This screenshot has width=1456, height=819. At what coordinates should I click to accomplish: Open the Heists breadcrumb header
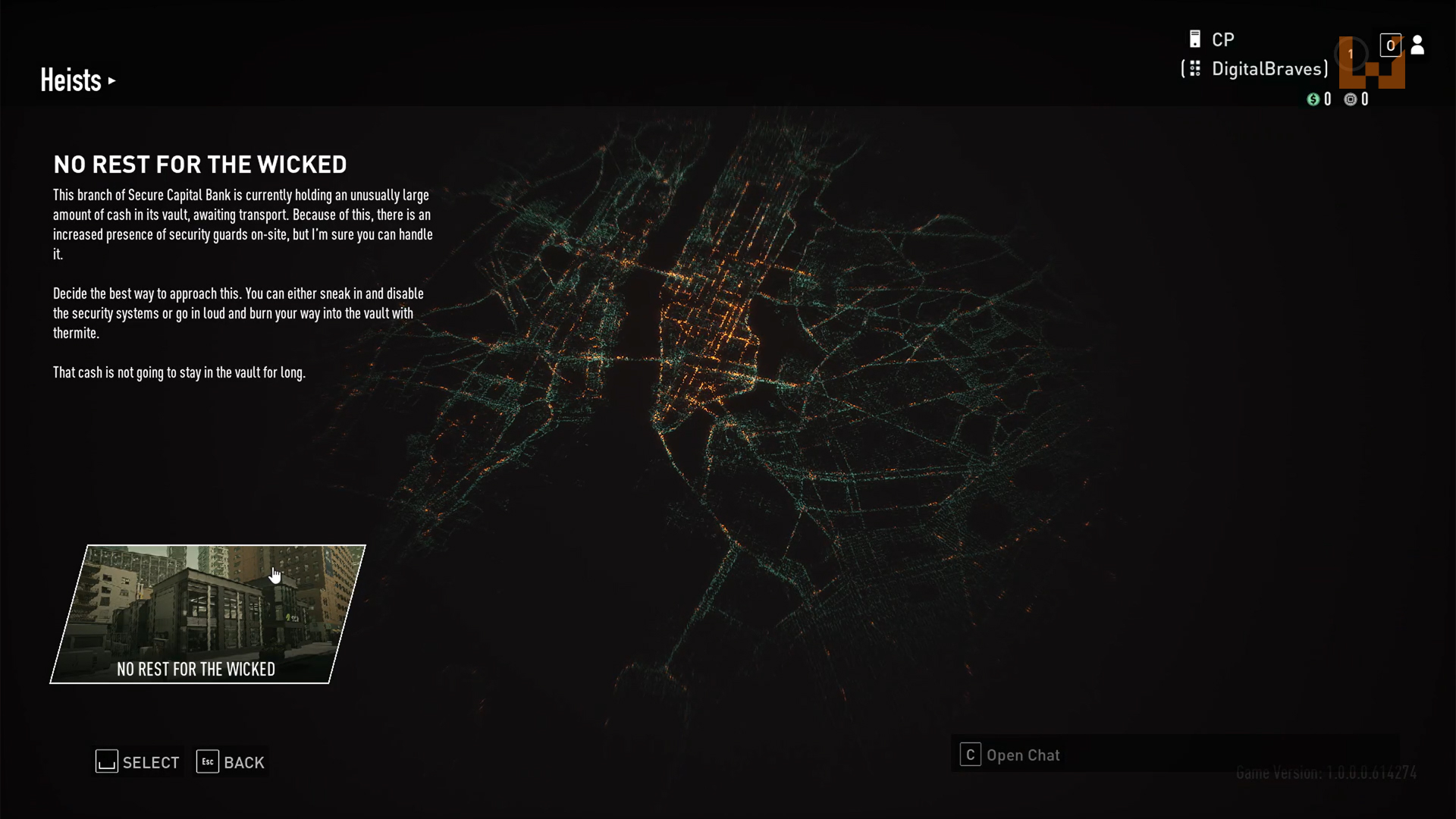click(77, 80)
